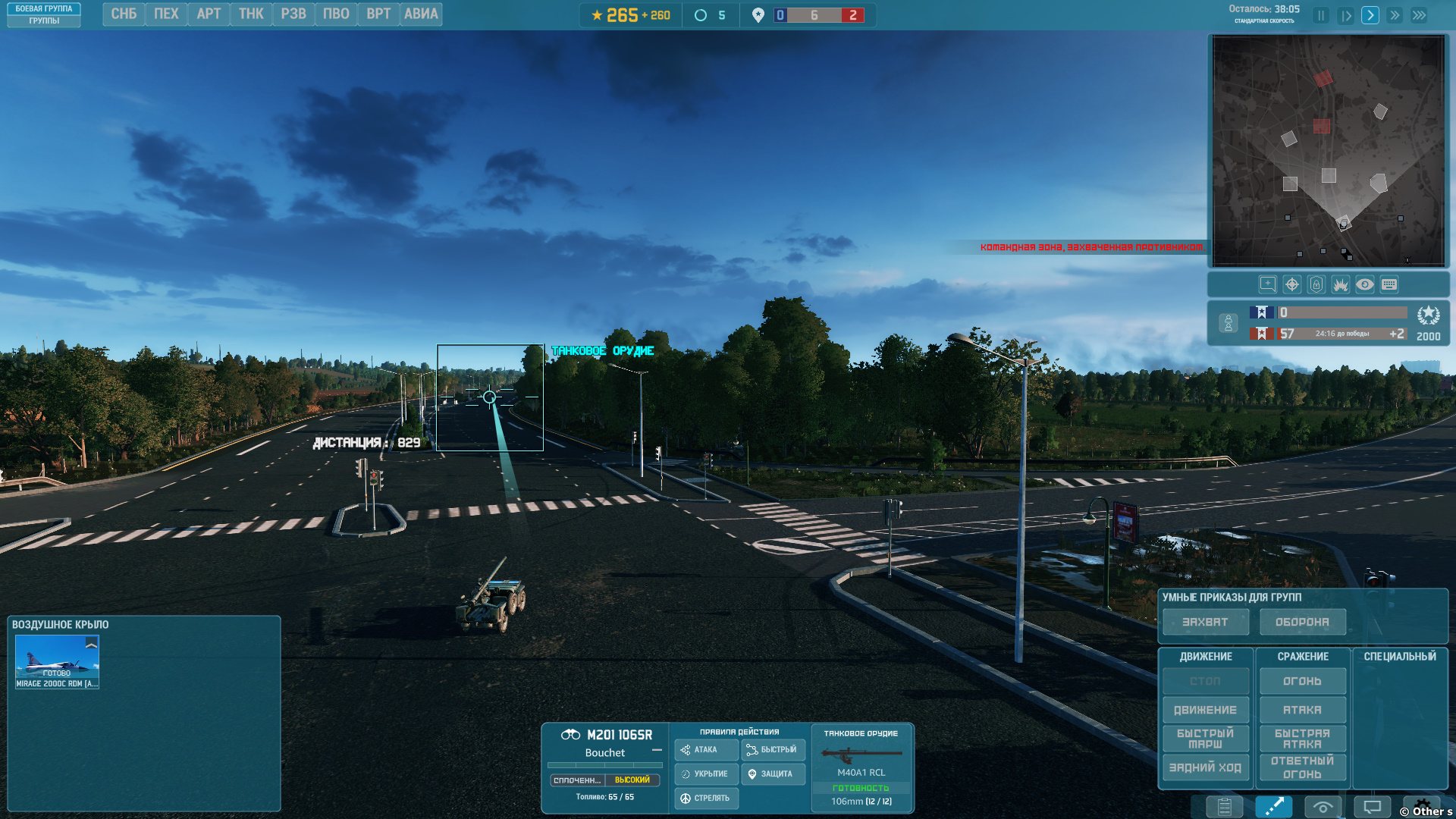
Task: Give the ОГОНЬ fire order
Action: [x=1302, y=682]
